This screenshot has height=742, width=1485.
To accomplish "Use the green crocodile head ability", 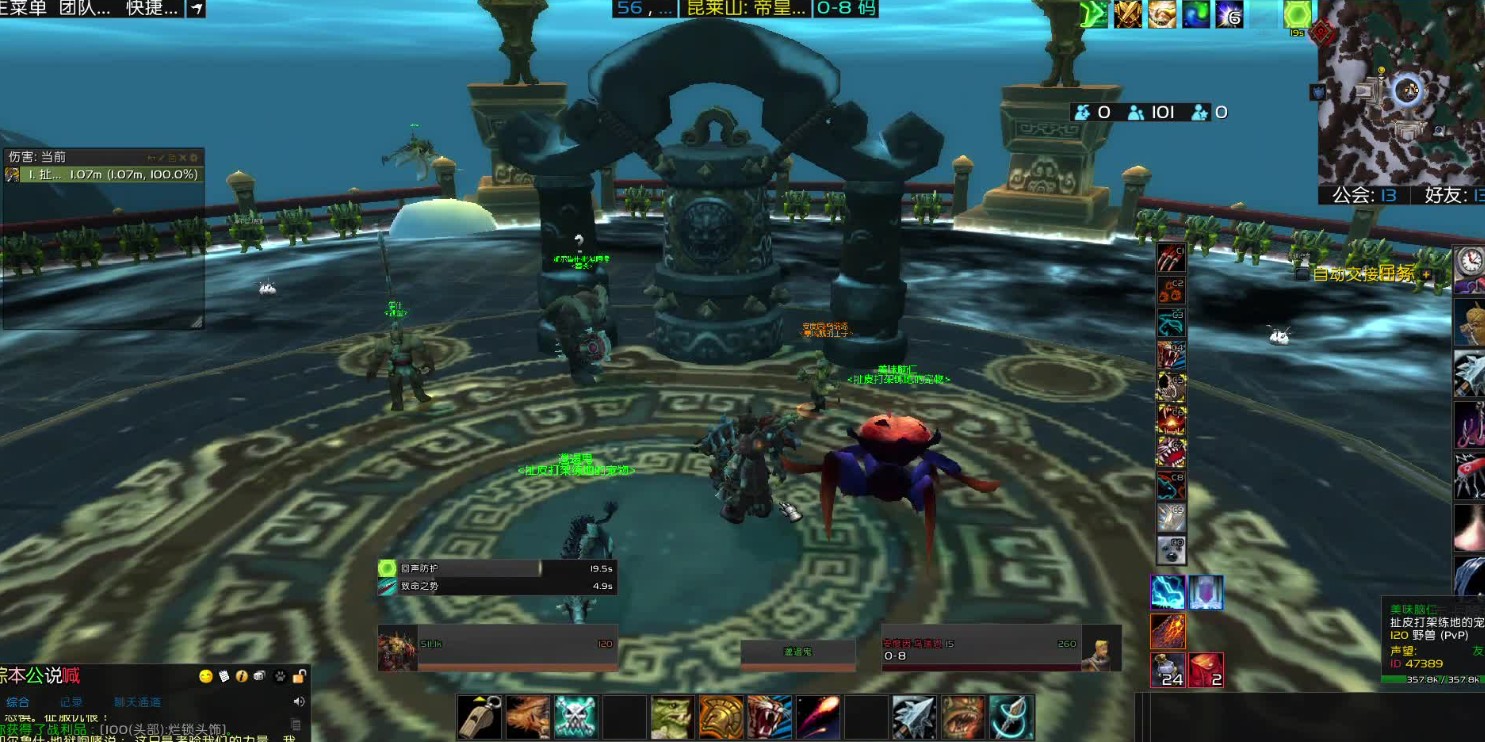I will coord(673,717).
